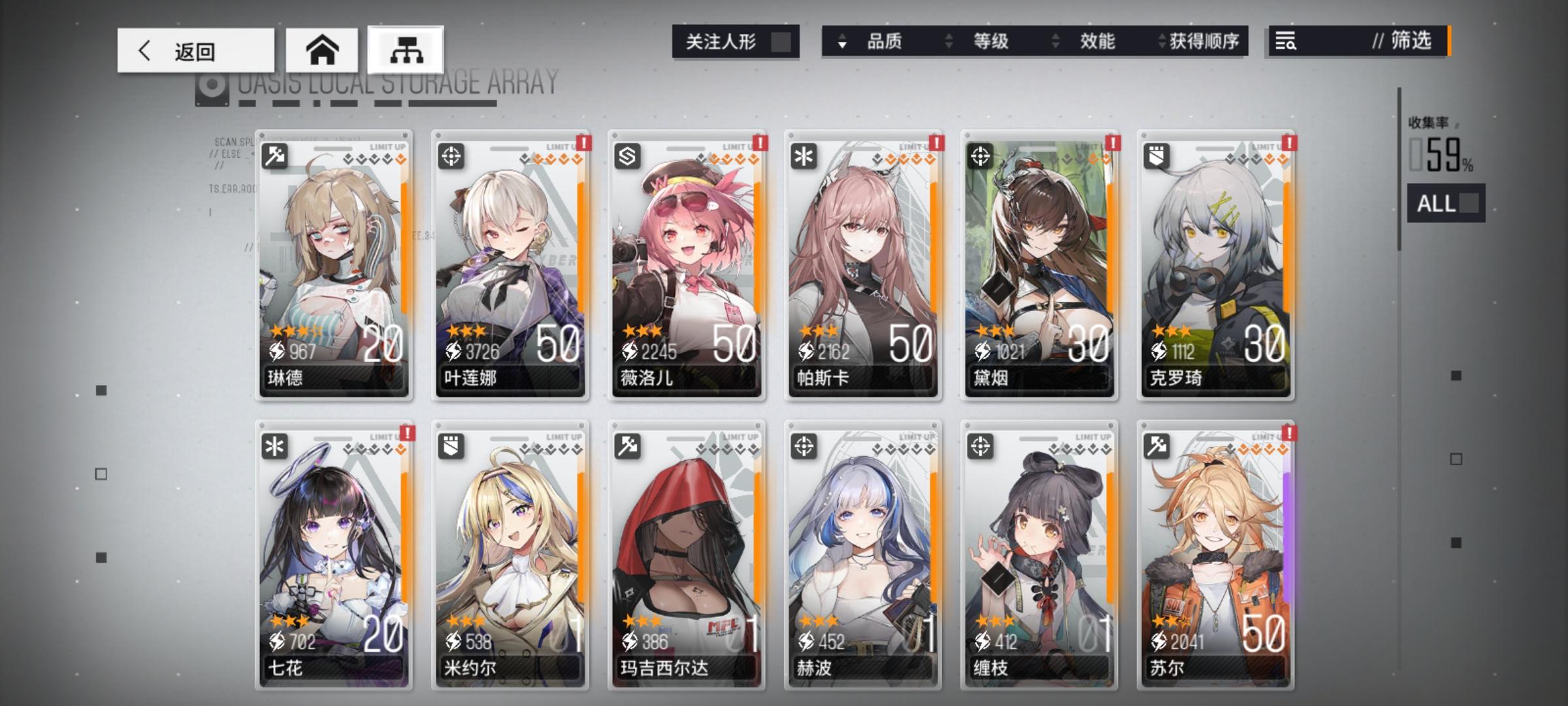Screen dimensions: 1568x706
Task: Select the class icon on 黛烟's card
Action: coord(981,155)
